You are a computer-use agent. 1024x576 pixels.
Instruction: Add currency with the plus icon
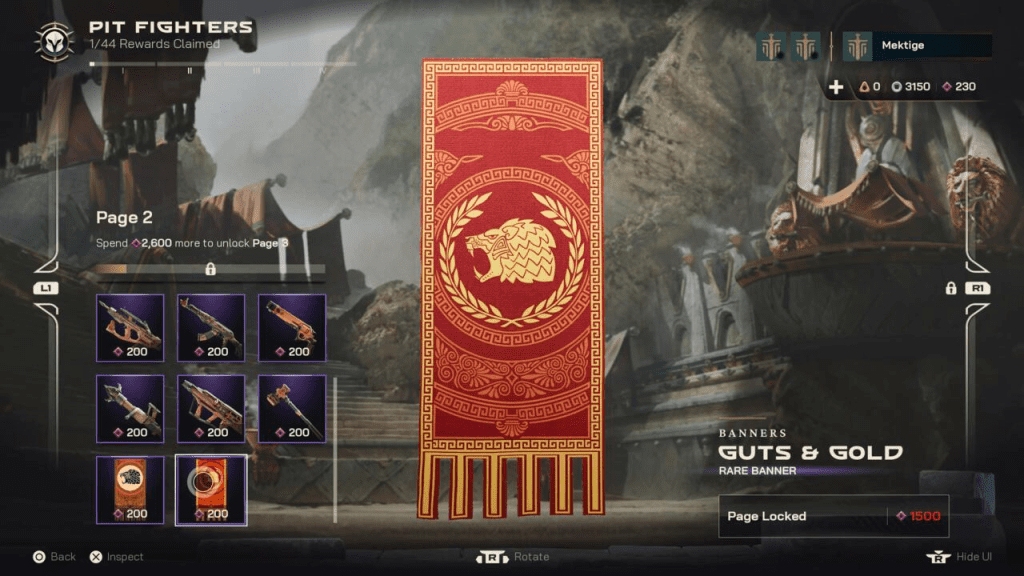click(x=836, y=87)
